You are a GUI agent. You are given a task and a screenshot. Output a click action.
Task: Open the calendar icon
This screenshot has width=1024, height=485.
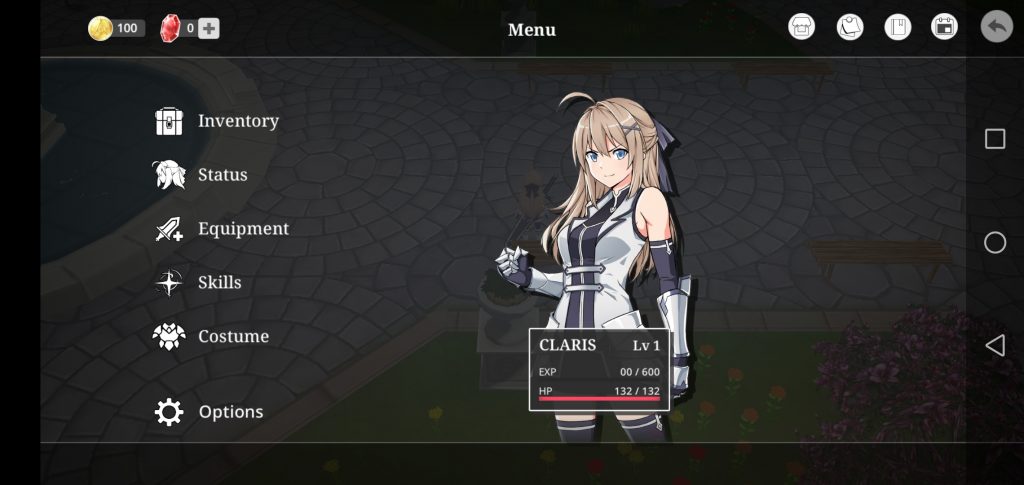pyautogui.click(x=944, y=27)
